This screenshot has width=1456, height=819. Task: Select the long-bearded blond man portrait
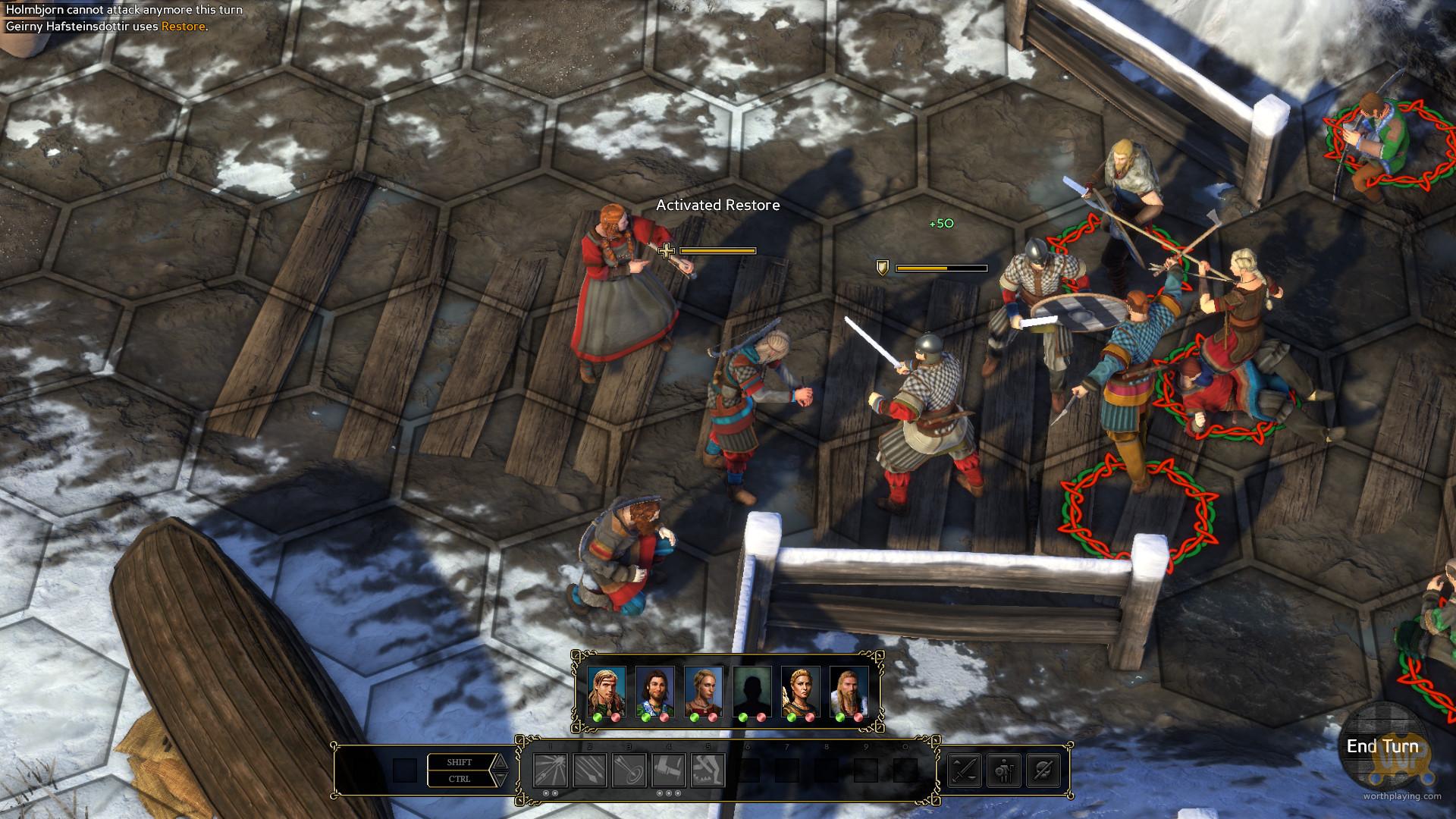click(849, 691)
